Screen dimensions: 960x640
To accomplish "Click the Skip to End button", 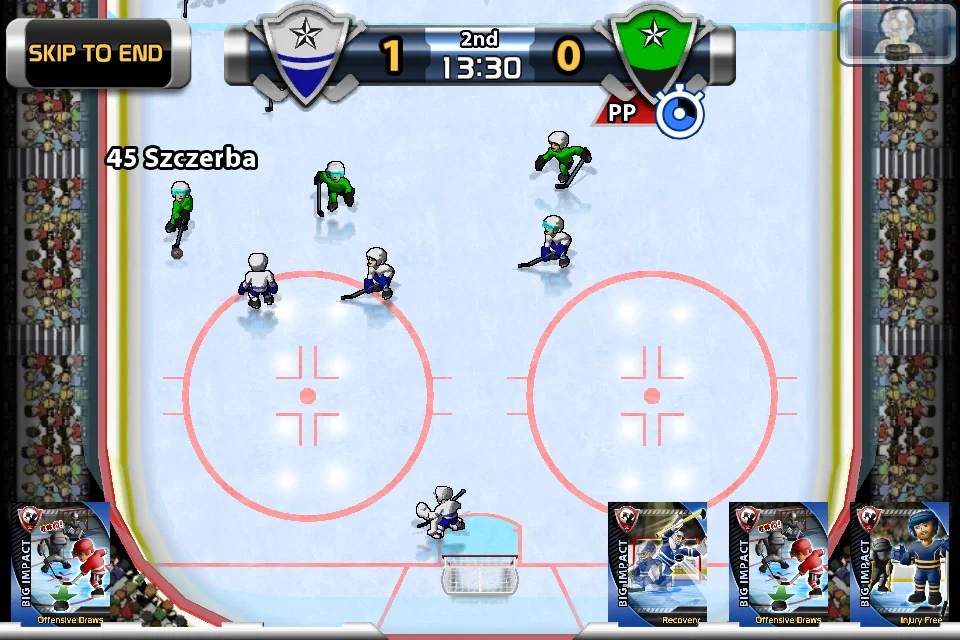I will tap(96, 53).
